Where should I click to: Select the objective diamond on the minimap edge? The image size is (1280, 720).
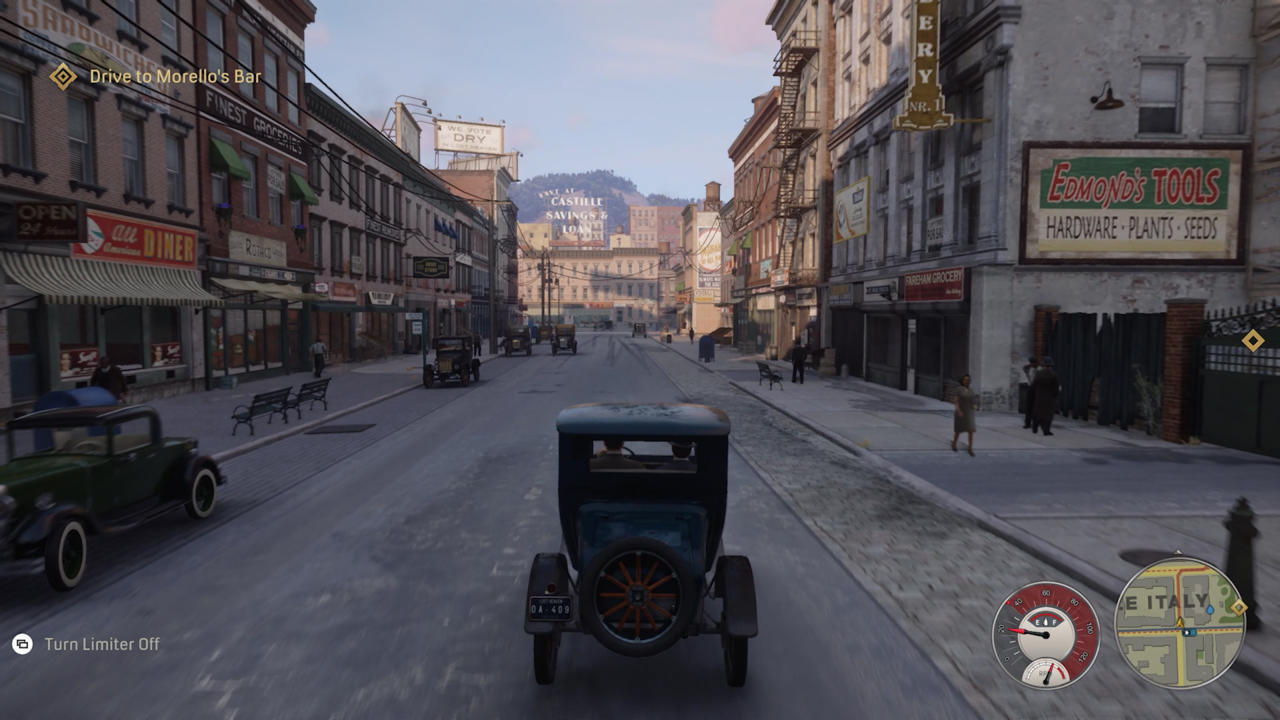(1238, 607)
